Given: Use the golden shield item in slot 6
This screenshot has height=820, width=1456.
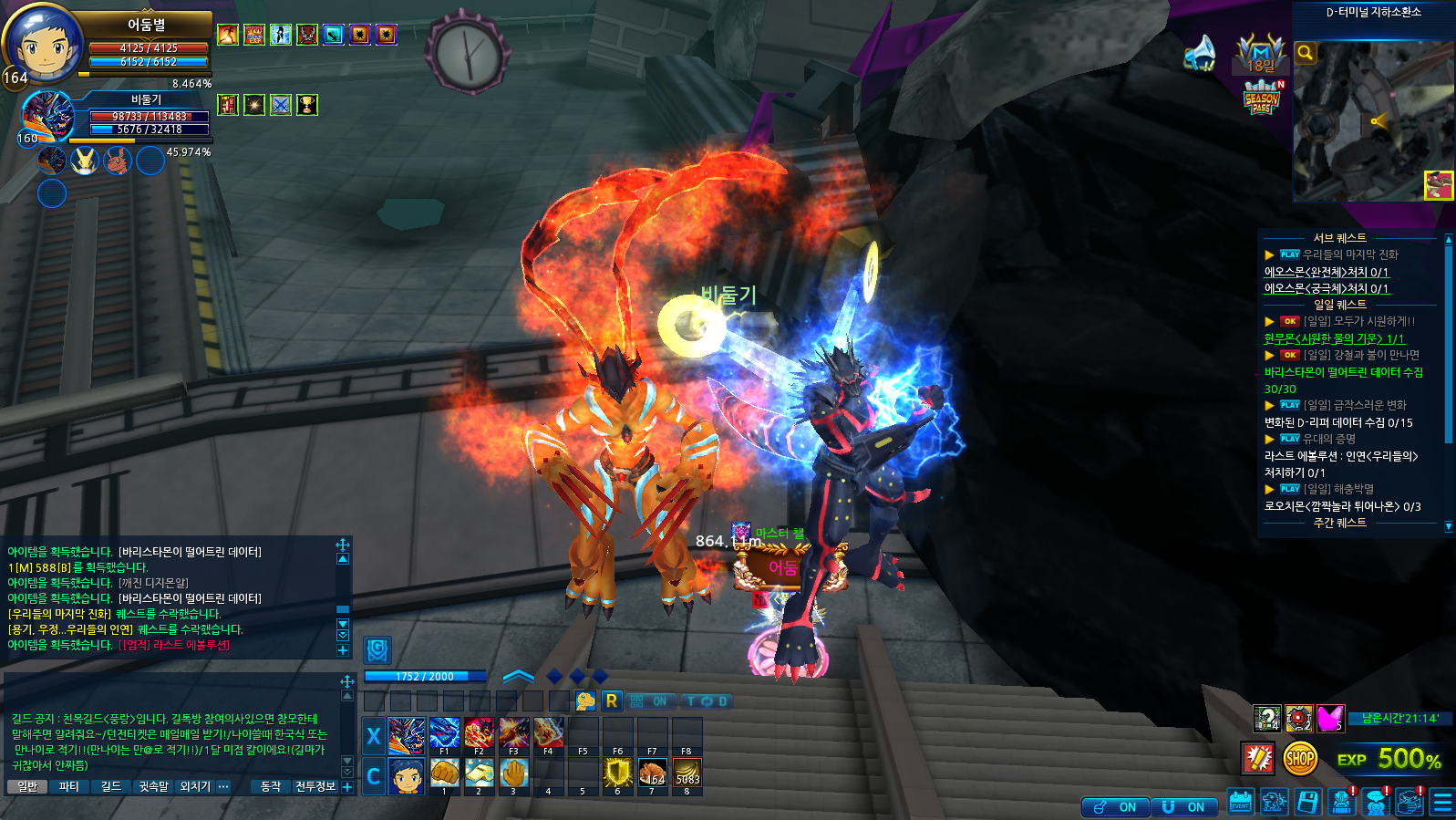Looking at the screenshot, I should coord(617,773).
